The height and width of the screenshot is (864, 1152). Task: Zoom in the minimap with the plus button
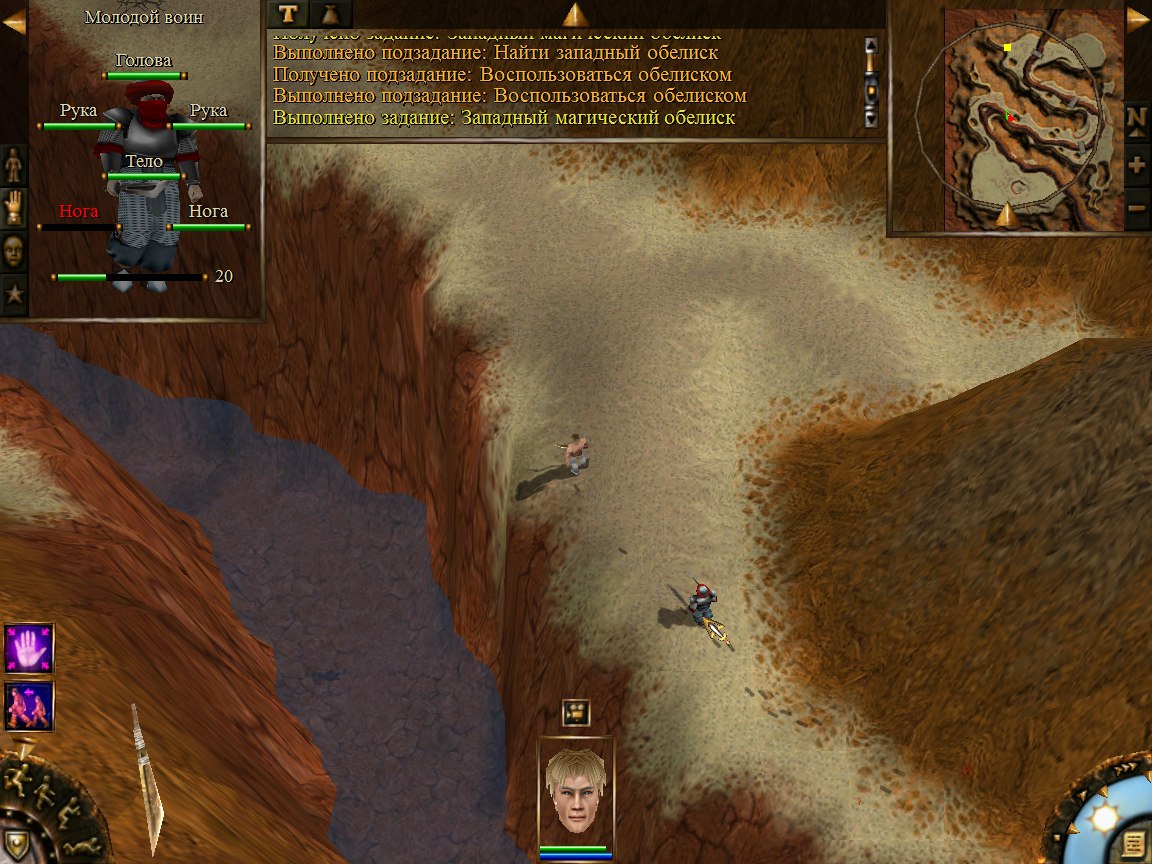[1137, 164]
